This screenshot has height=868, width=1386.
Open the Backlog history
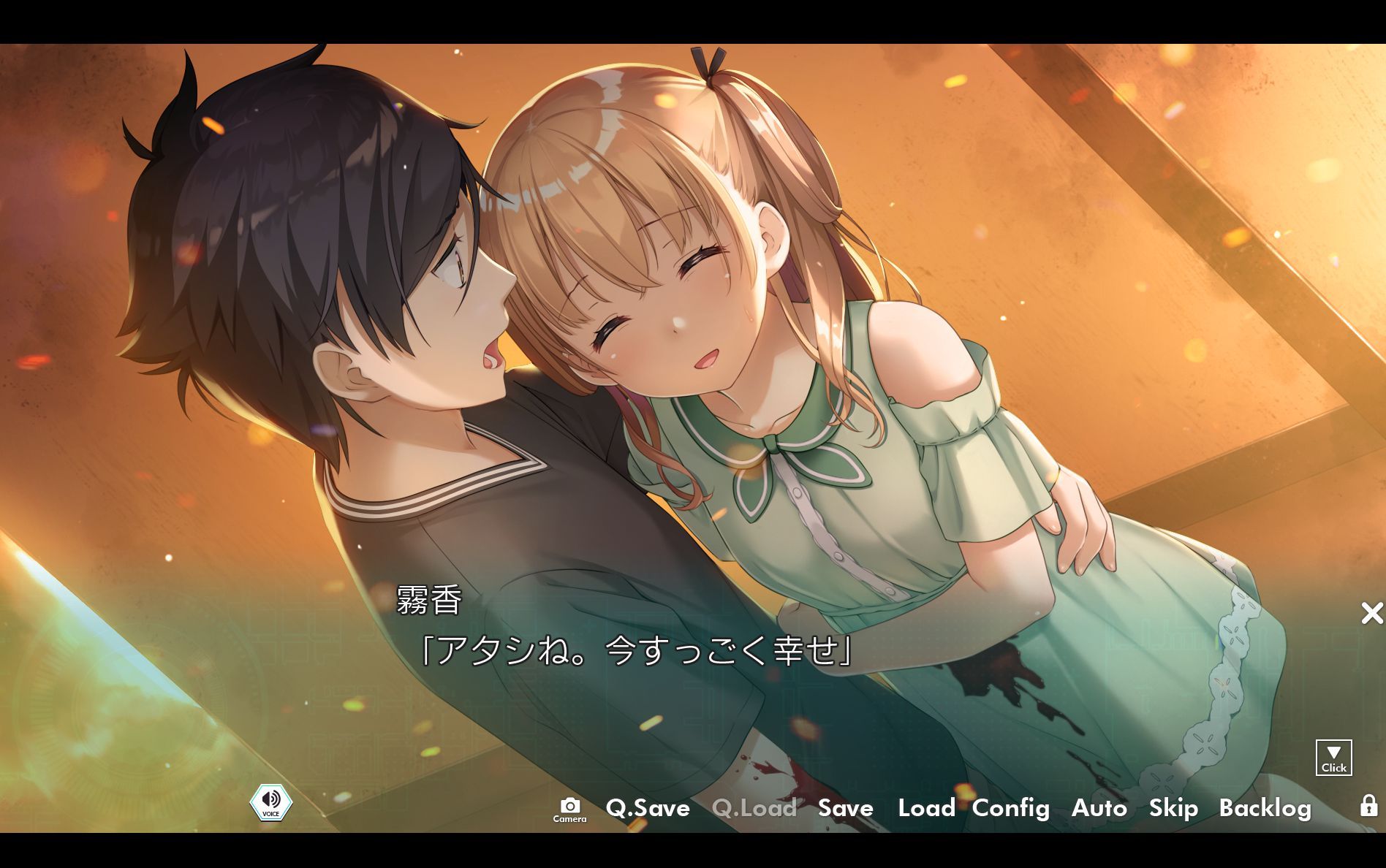click(1265, 807)
